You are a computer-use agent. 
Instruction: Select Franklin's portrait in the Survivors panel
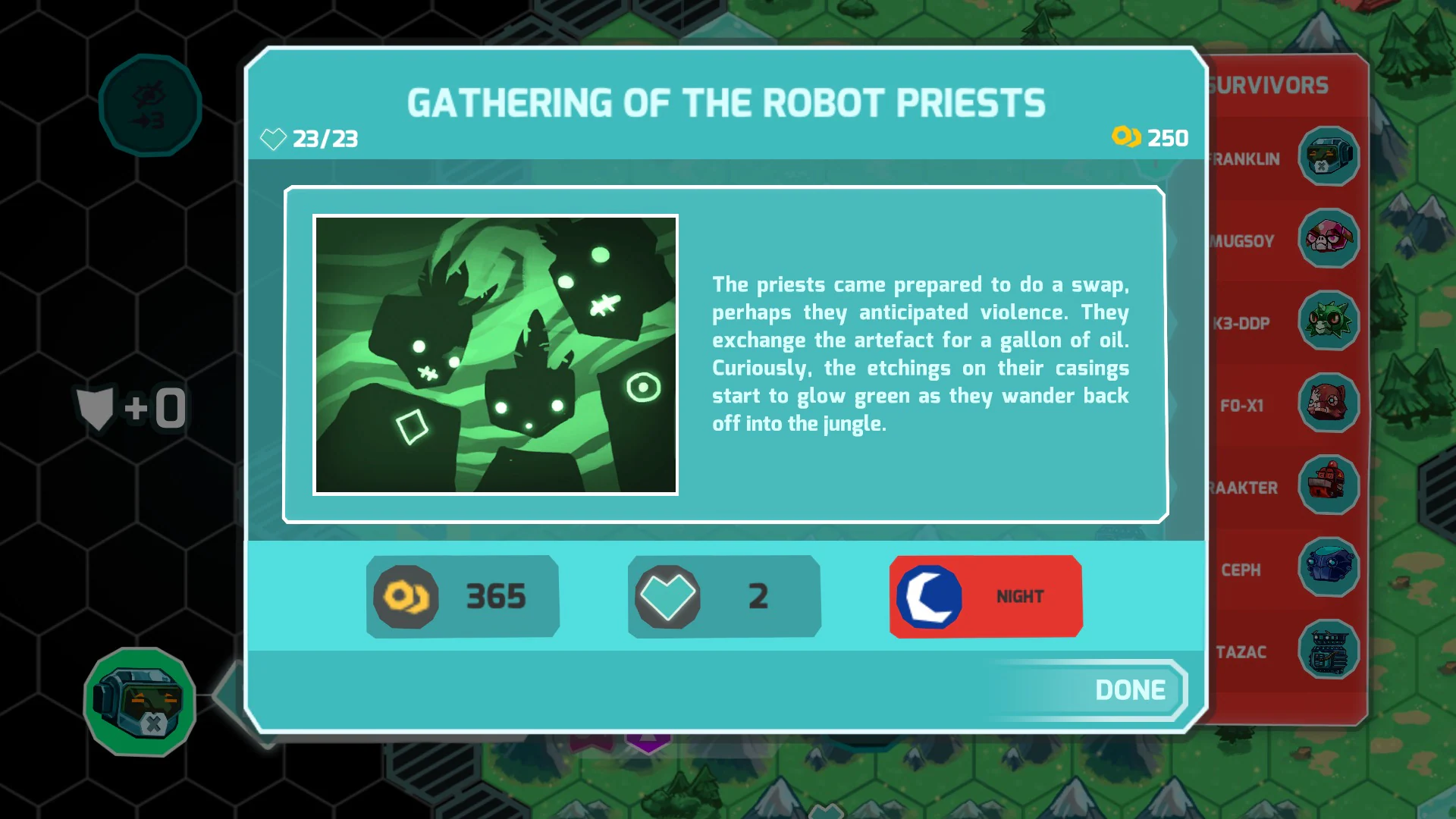click(x=1329, y=157)
